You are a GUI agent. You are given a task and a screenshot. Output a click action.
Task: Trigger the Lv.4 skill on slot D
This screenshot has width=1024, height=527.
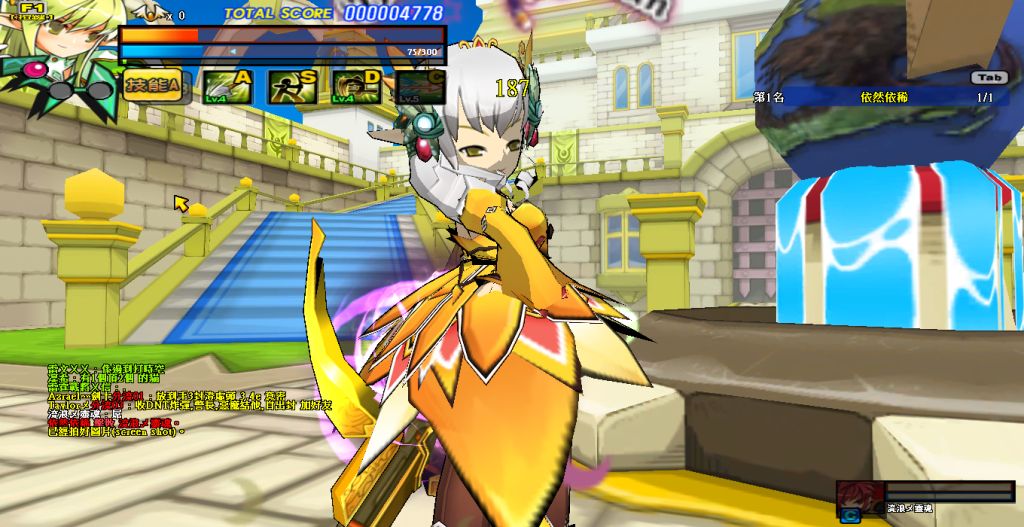click(x=357, y=87)
